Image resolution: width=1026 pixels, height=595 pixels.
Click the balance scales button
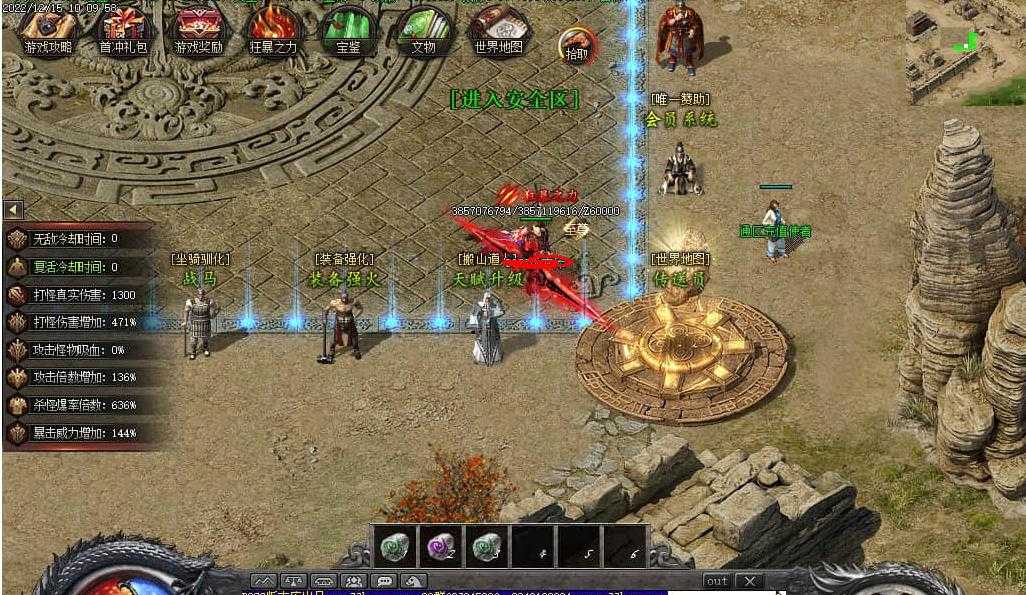[x=294, y=581]
